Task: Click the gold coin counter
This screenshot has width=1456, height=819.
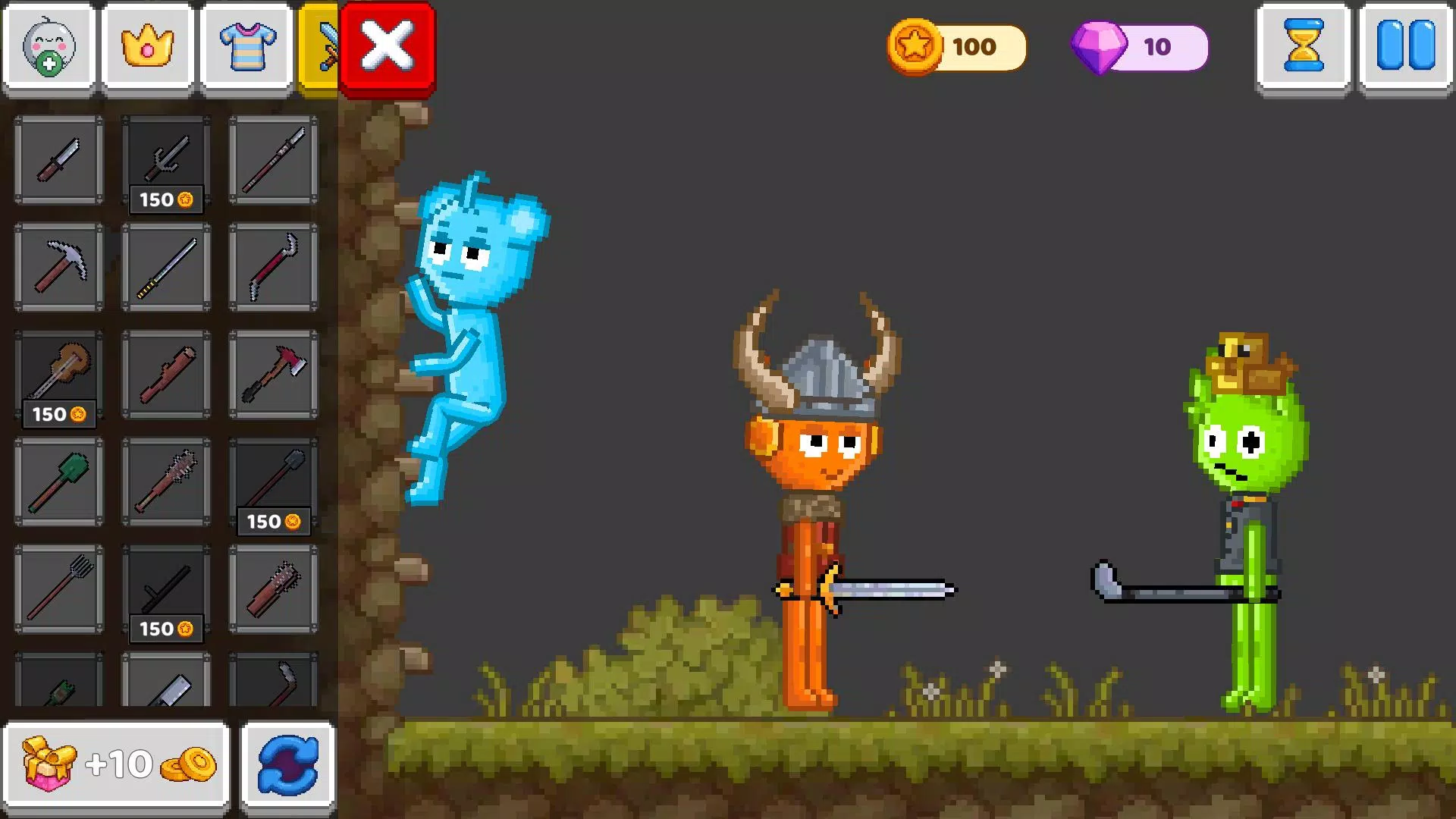Action: [955, 47]
